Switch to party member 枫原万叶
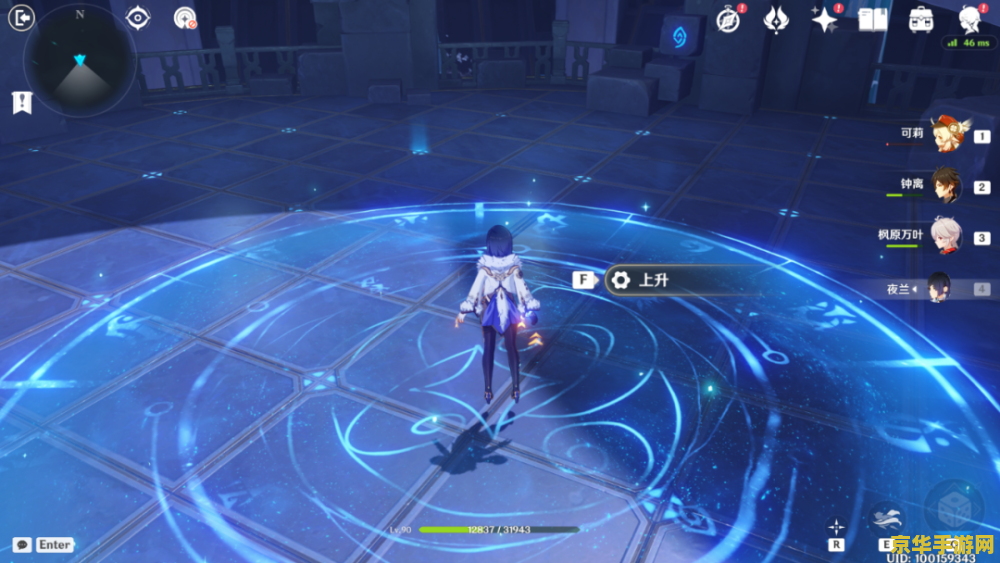This screenshot has width=1000, height=563. click(x=946, y=238)
